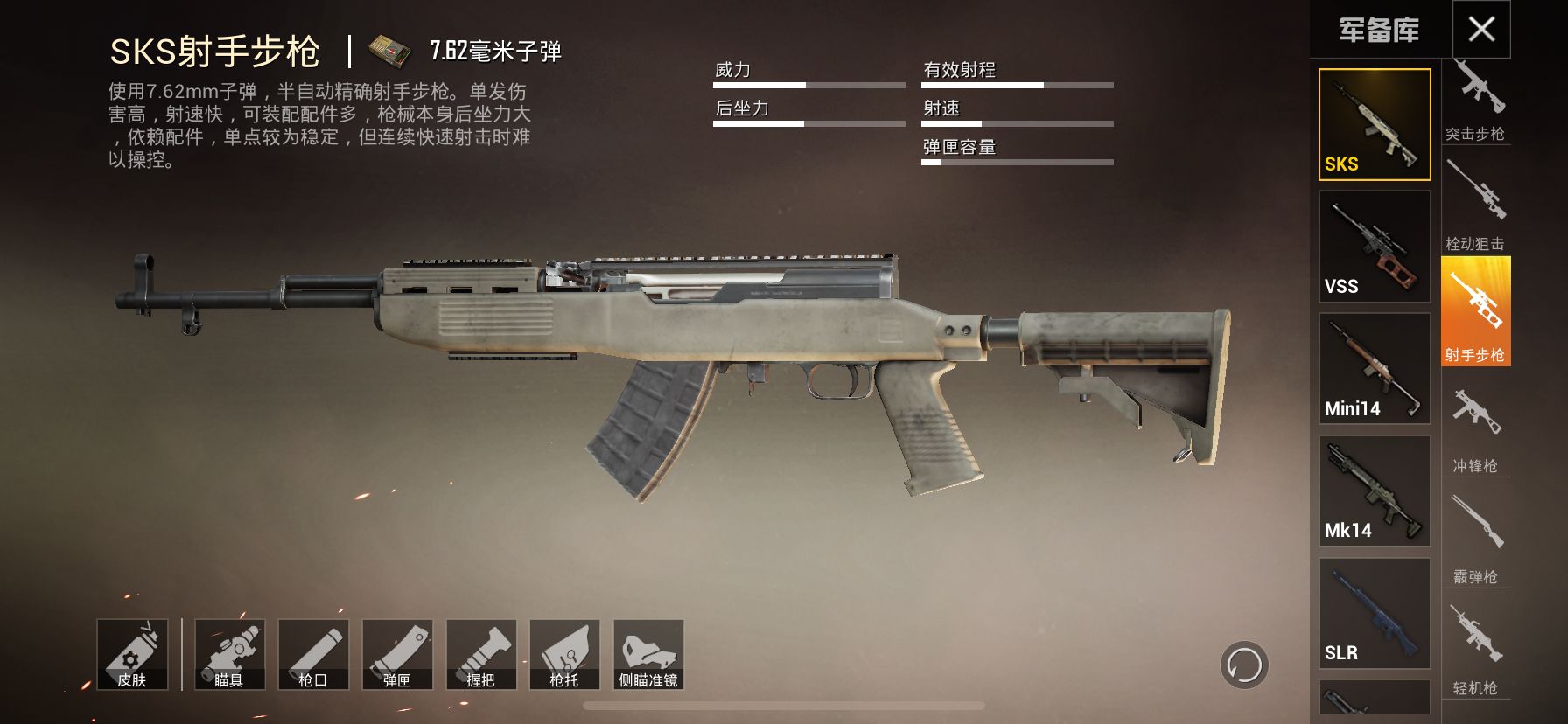Select the Mk14 weapon entry

pyautogui.click(x=1374, y=490)
